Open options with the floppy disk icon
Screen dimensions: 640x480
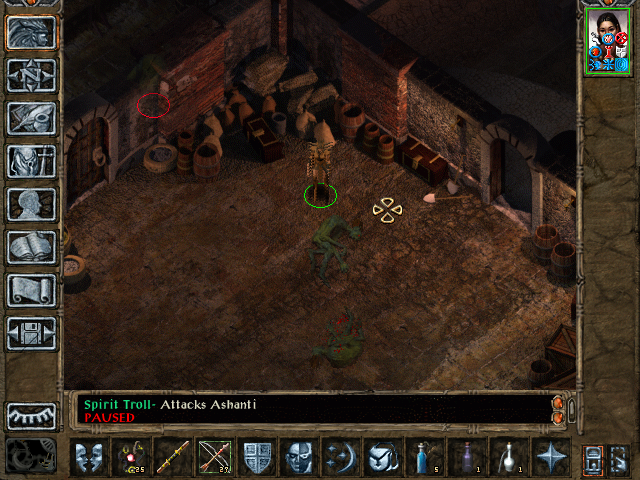tap(31, 333)
